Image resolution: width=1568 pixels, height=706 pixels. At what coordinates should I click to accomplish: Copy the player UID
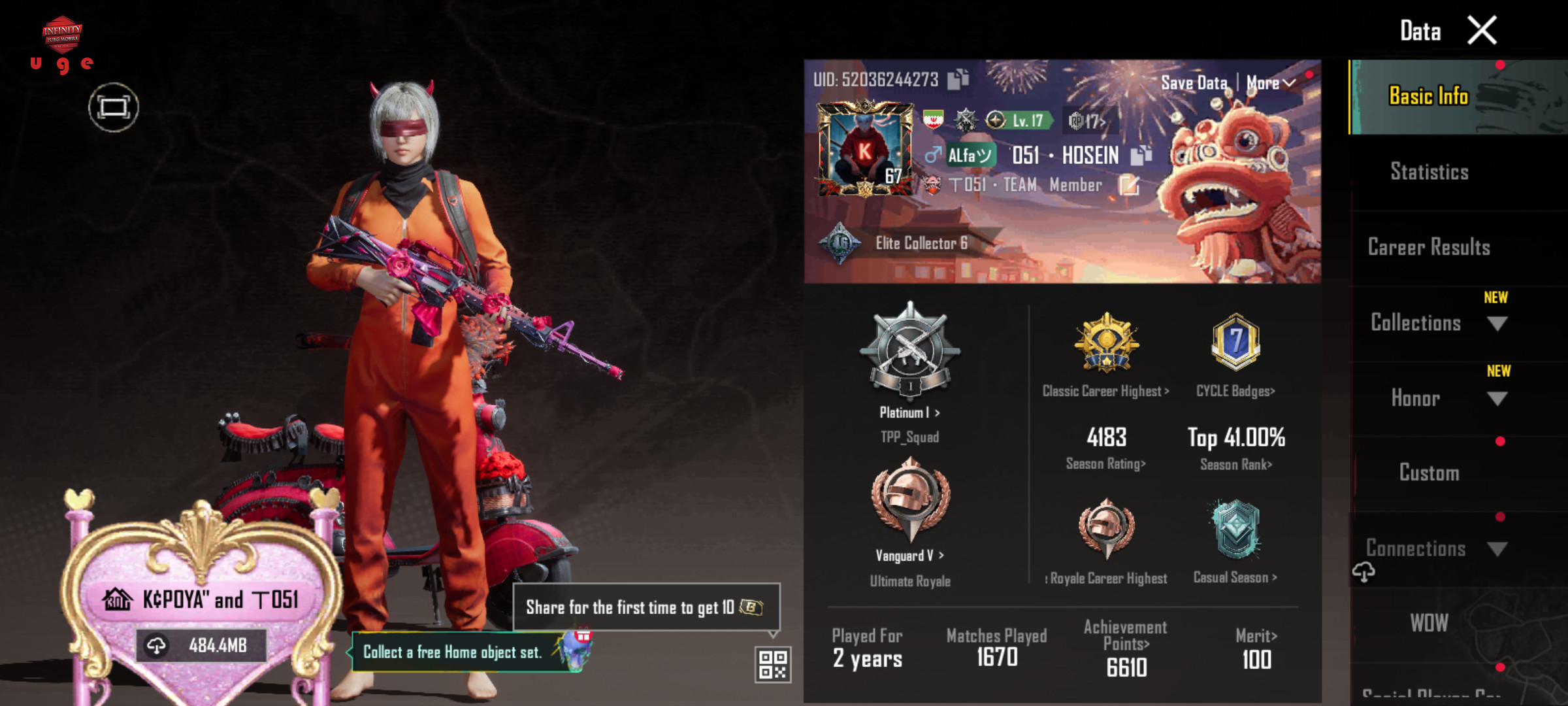[x=958, y=80]
